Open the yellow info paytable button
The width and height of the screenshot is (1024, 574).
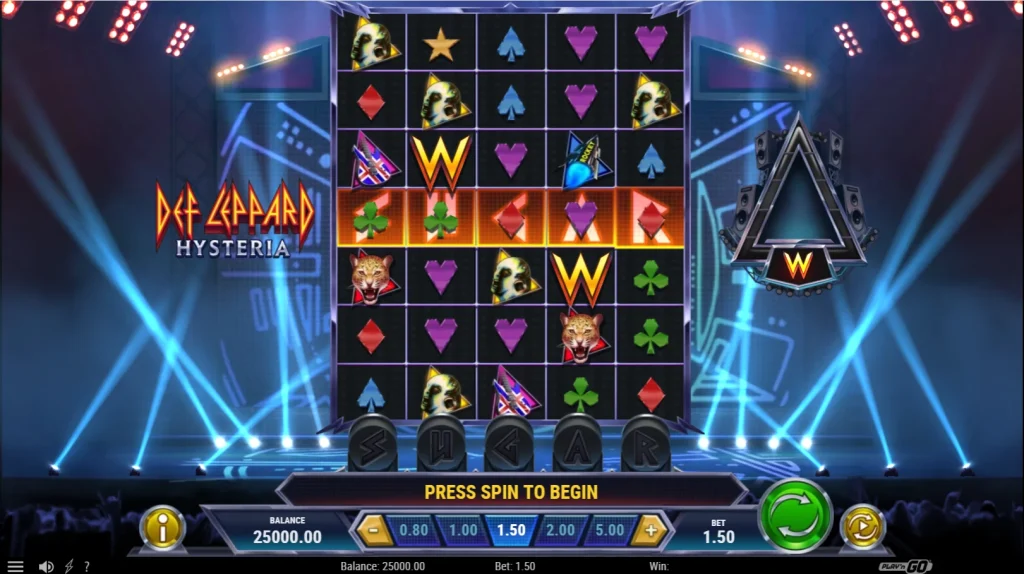(162, 528)
